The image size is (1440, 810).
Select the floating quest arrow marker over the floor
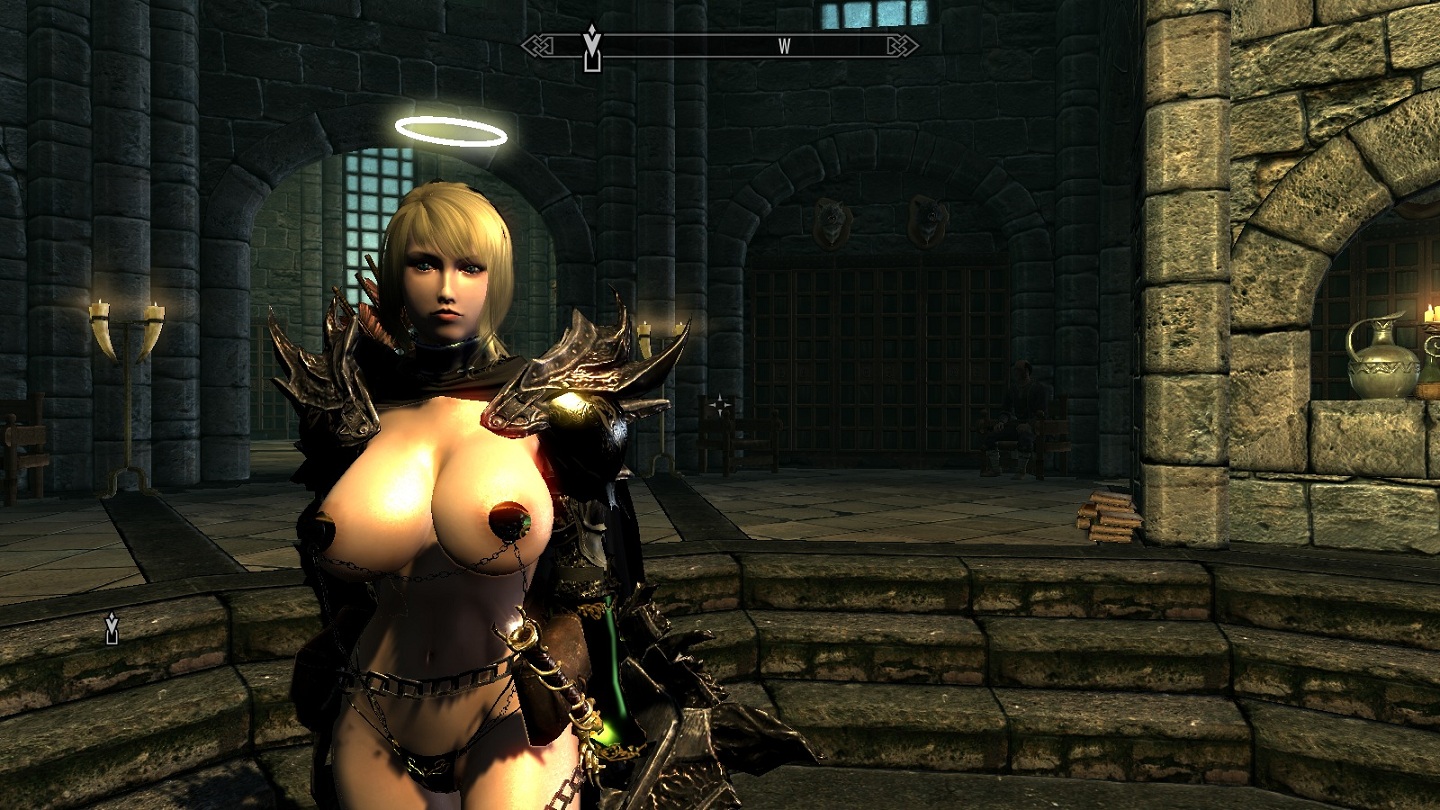coord(112,628)
